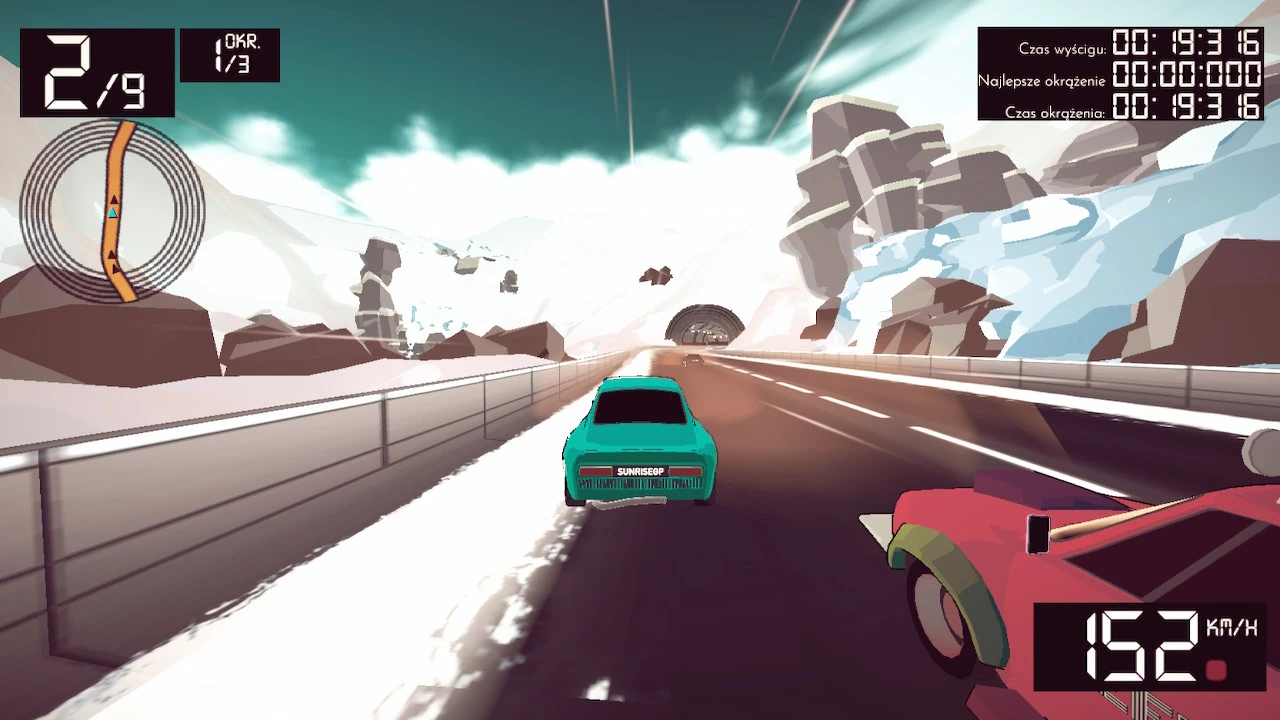Click the circular track minimap
This screenshot has height=720, width=1280.
tap(112, 211)
